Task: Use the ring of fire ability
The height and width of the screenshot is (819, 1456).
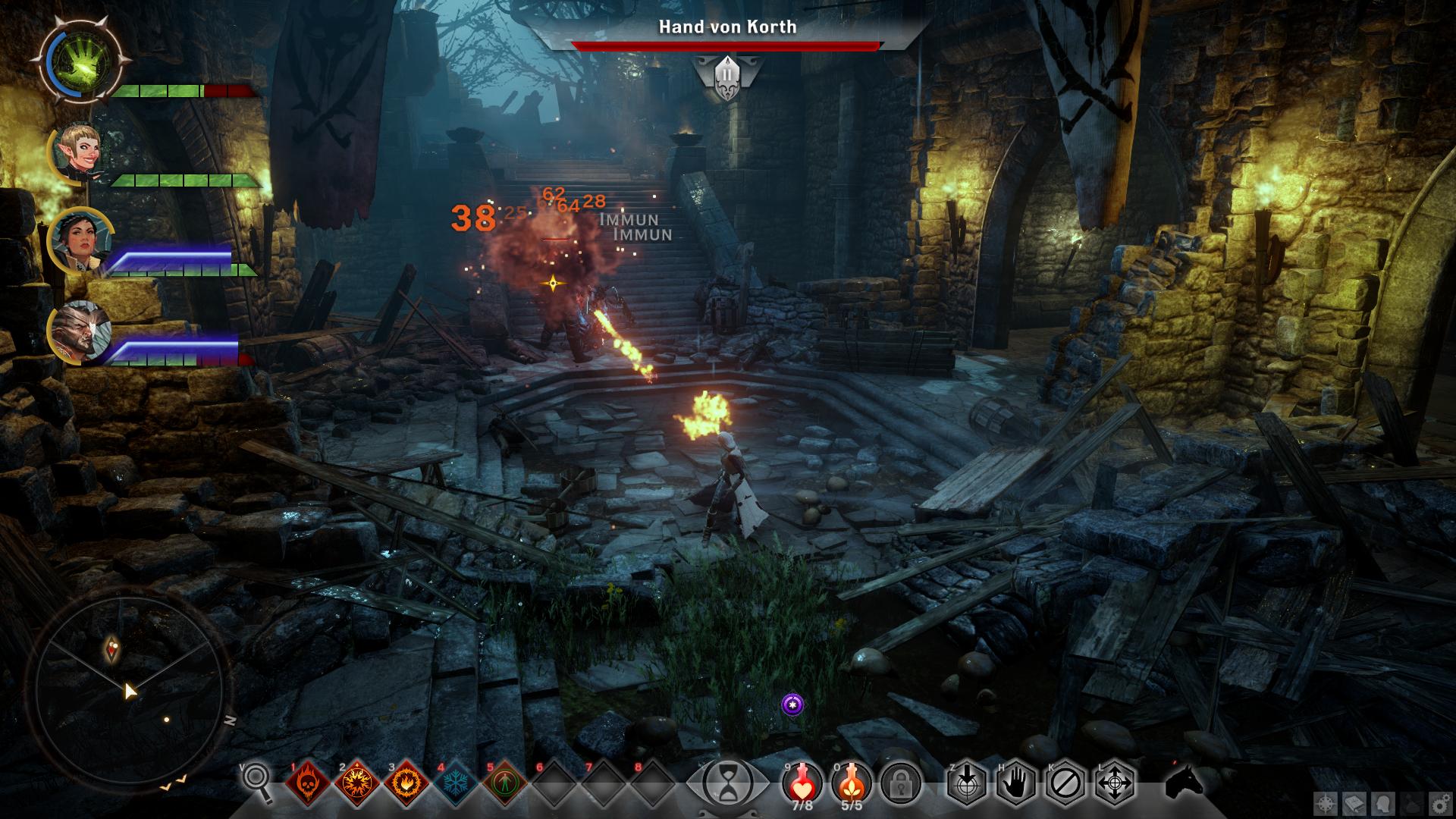Action: pos(406,781)
